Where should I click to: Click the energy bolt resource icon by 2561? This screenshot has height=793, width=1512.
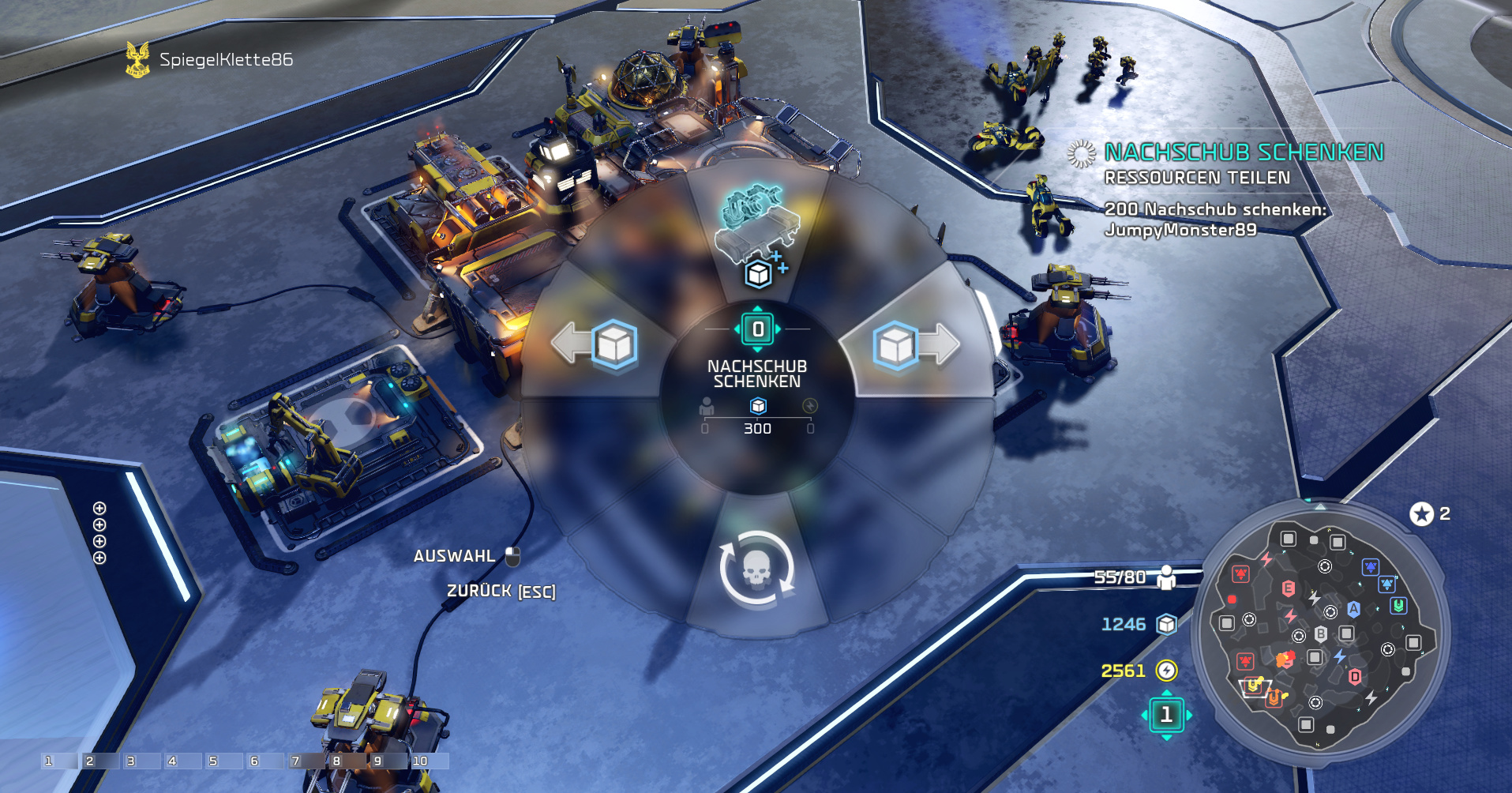[x=1166, y=671]
